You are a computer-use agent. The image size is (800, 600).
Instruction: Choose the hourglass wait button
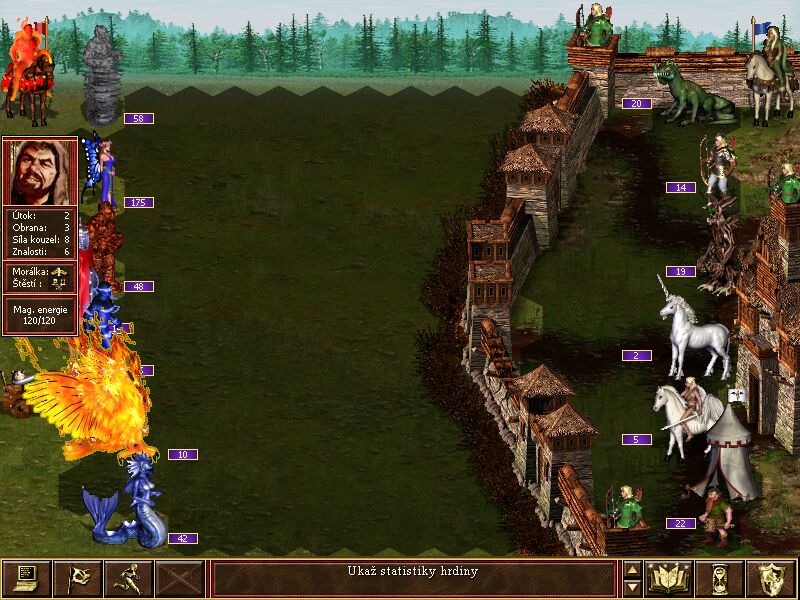[x=720, y=578]
